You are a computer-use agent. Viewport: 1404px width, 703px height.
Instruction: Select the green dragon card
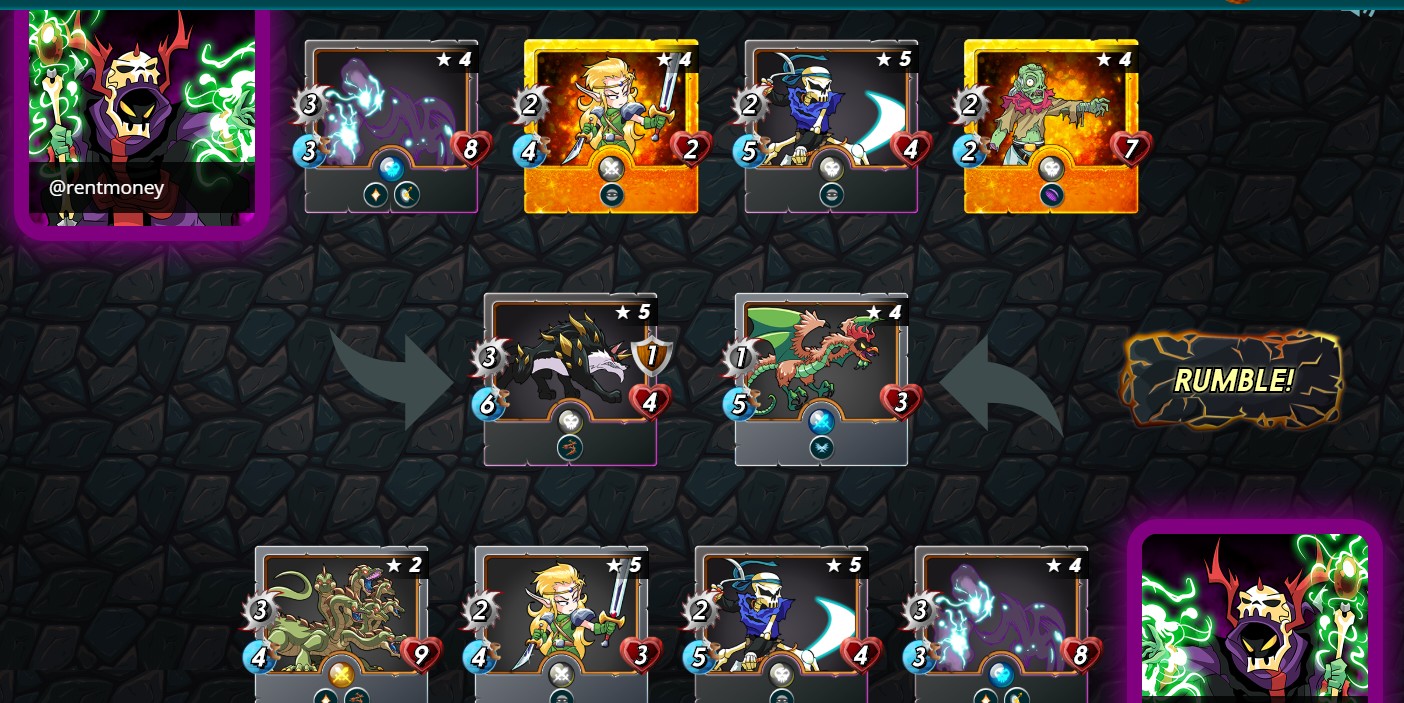821,378
